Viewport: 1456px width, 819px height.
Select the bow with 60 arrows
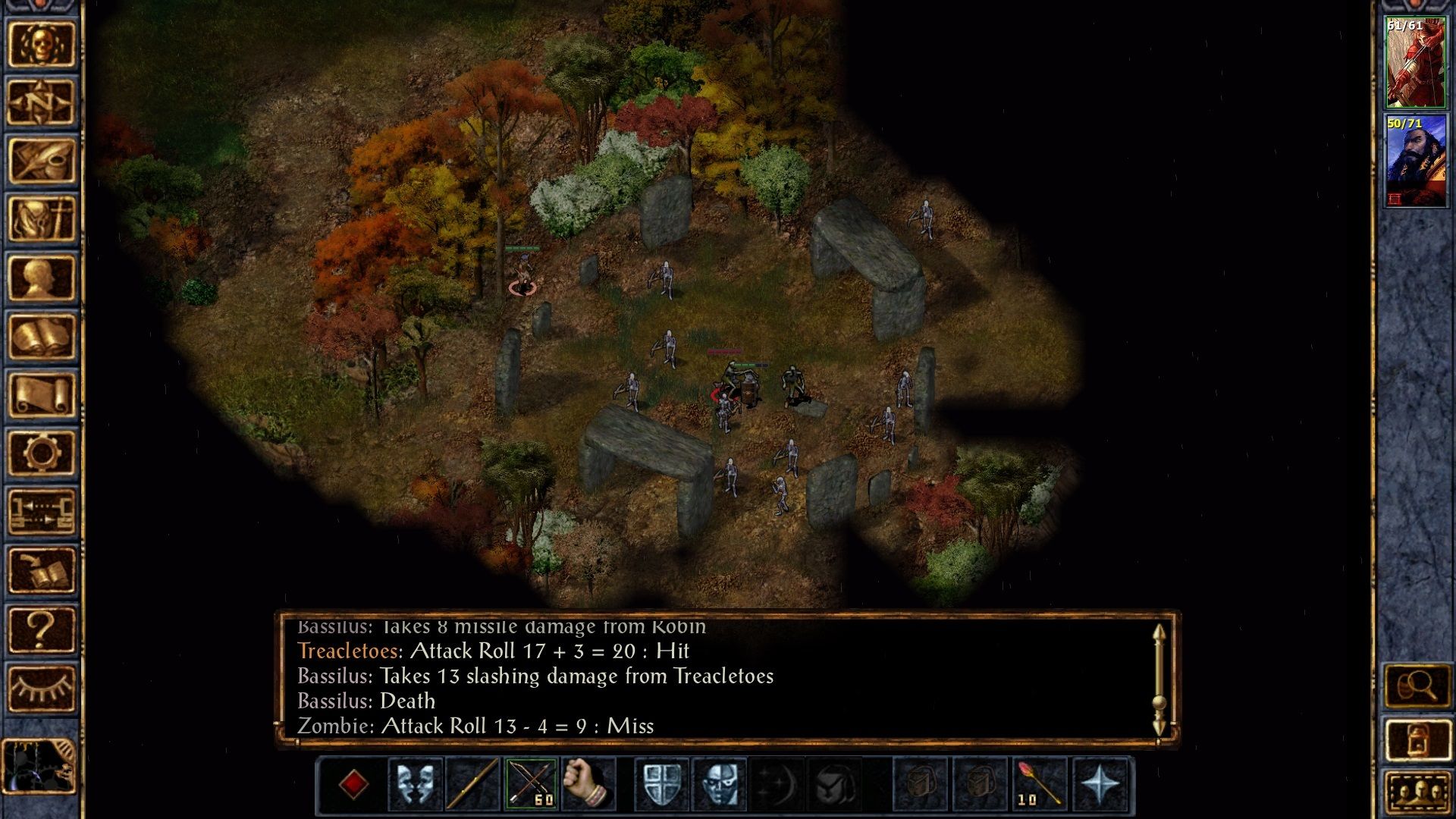click(531, 784)
